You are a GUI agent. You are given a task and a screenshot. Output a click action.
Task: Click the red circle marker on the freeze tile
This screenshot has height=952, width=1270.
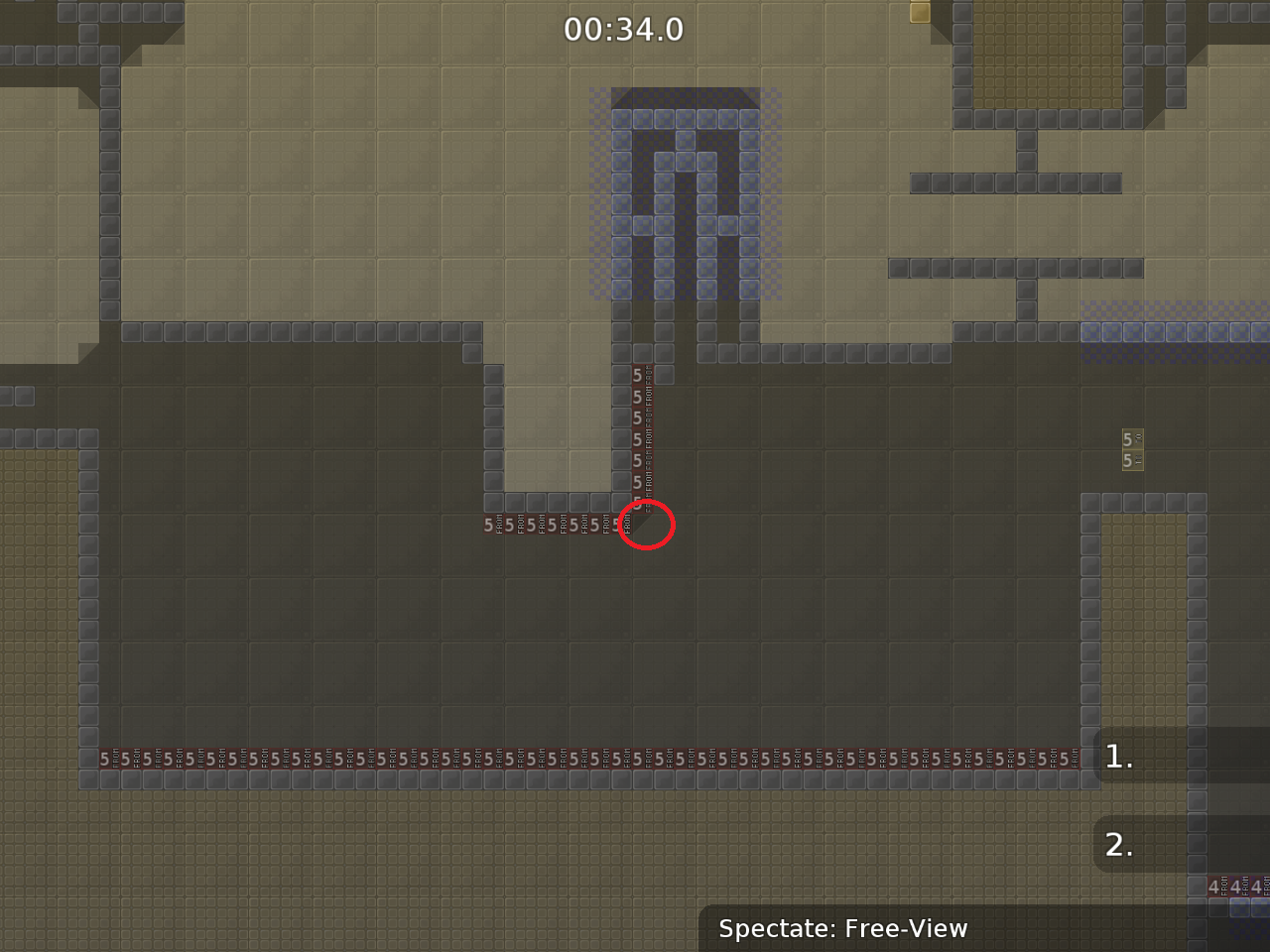coord(646,527)
